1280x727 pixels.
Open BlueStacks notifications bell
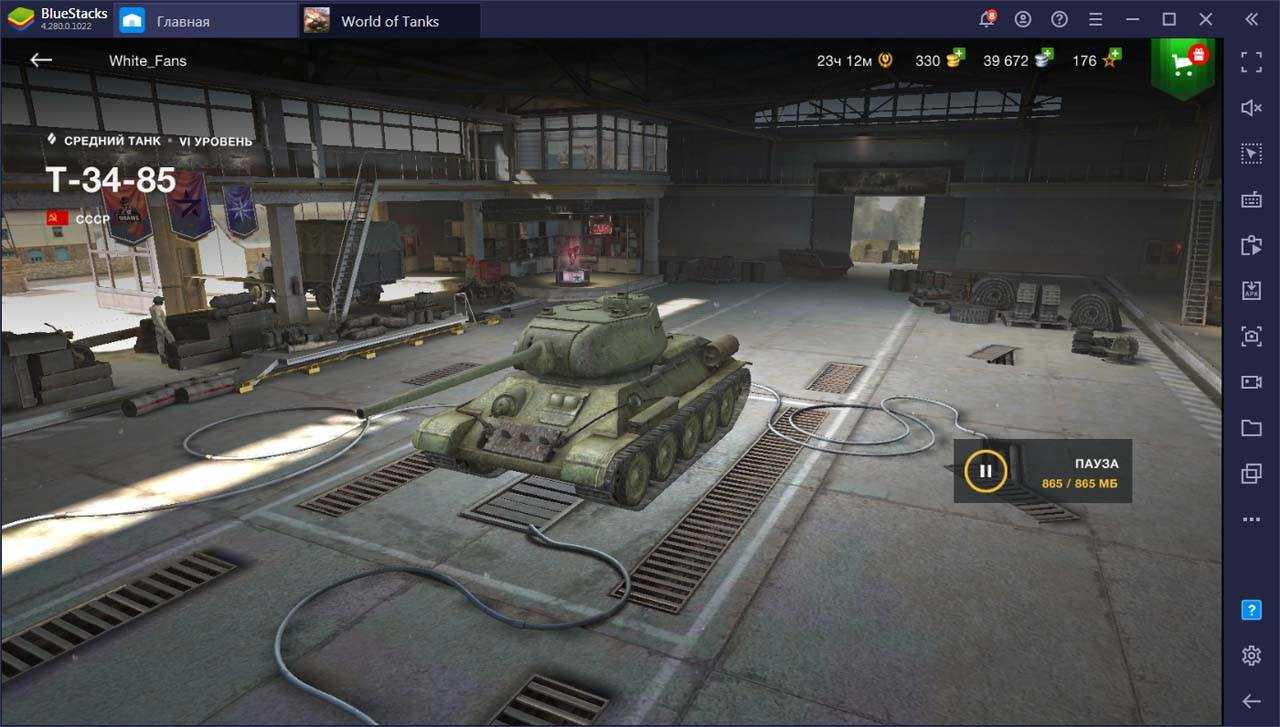click(x=987, y=20)
